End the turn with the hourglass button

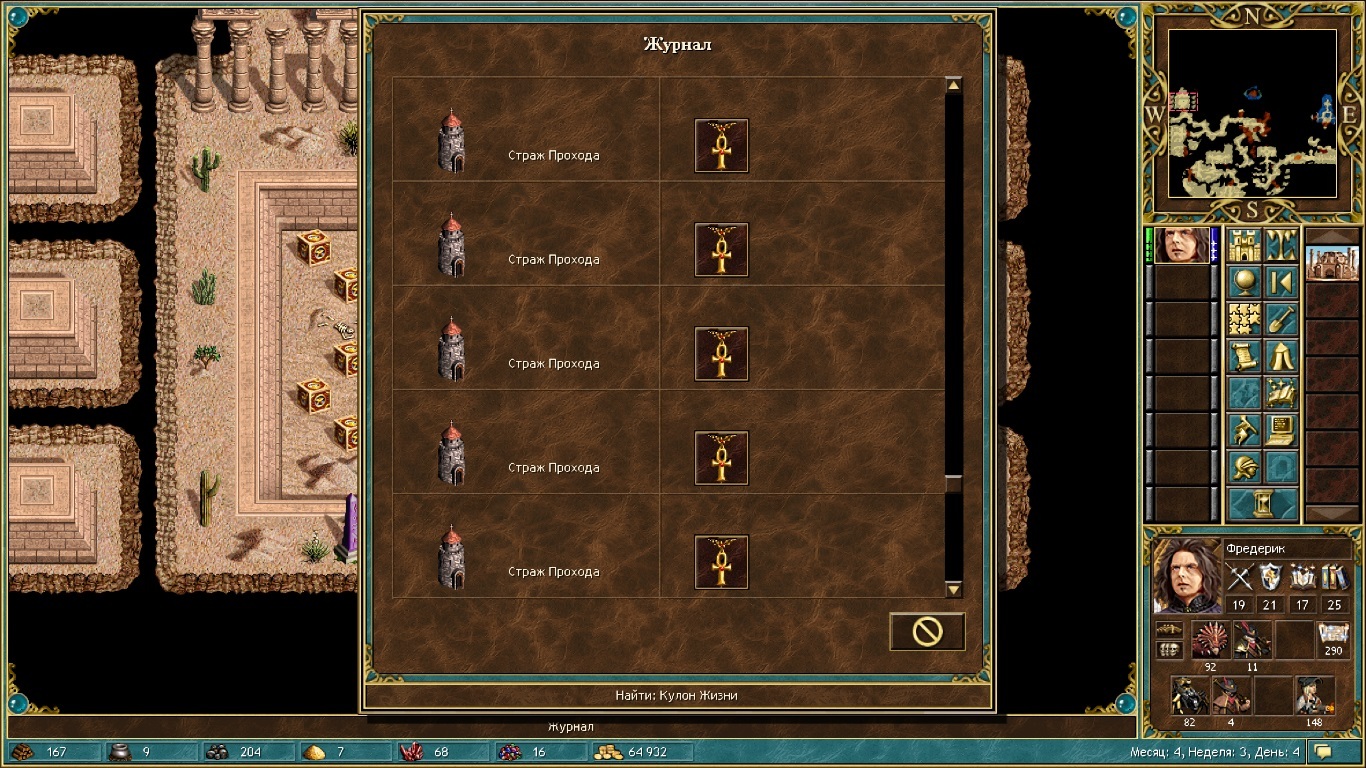1262,504
